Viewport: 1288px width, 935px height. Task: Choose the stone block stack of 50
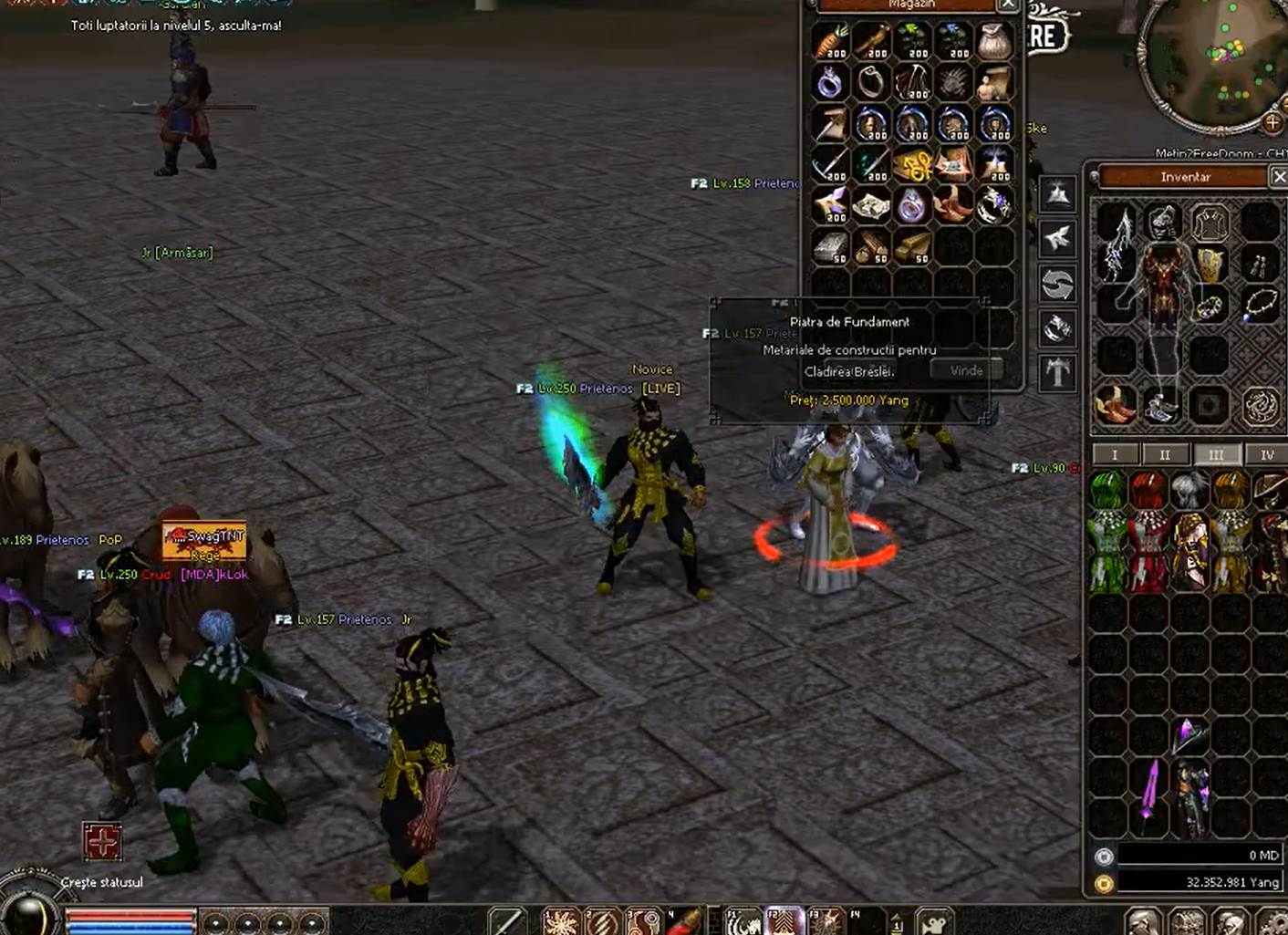pyautogui.click(x=830, y=246)
